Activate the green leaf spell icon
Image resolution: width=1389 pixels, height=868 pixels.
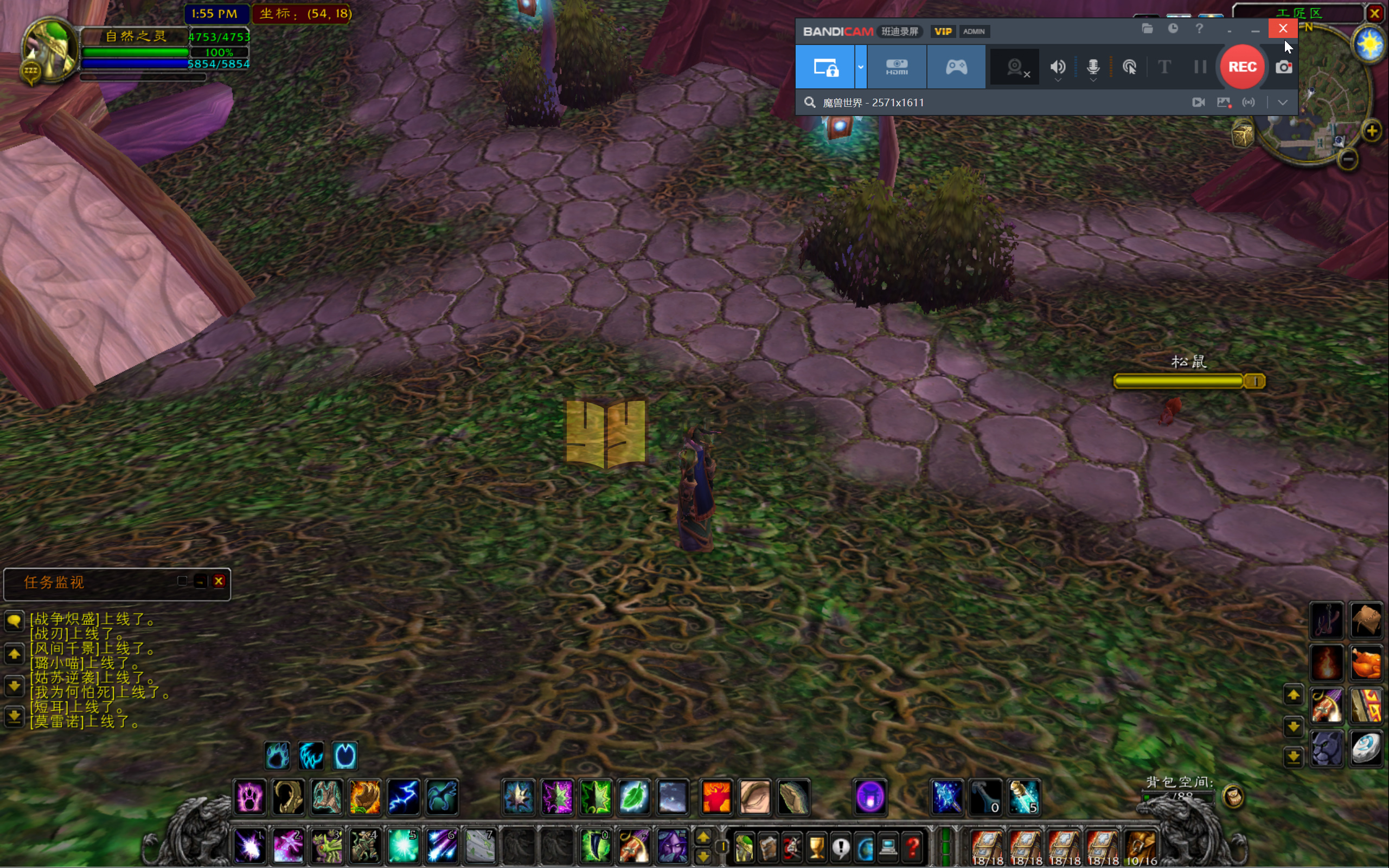point(634,797)
